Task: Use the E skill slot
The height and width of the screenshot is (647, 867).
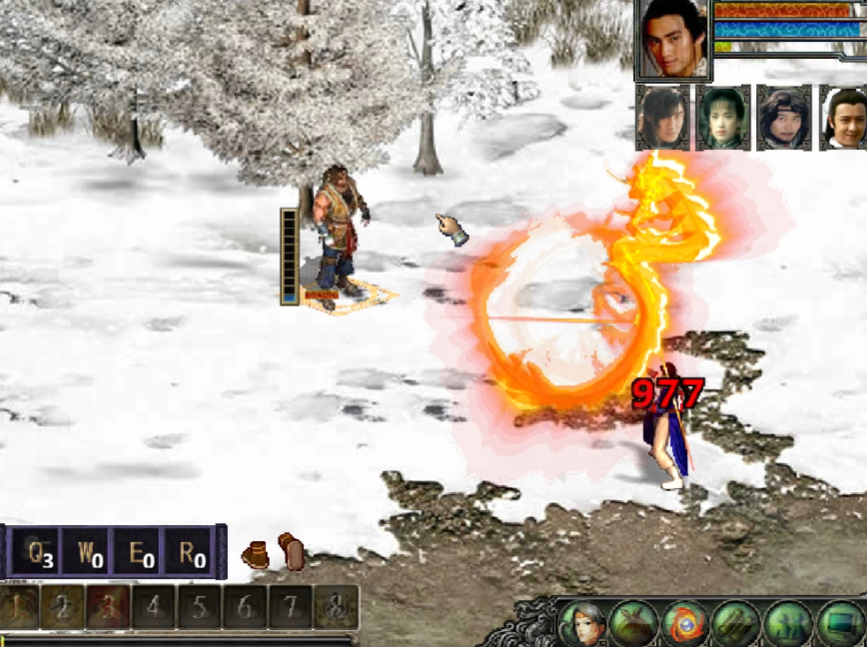Action: [x=138, y=552]
